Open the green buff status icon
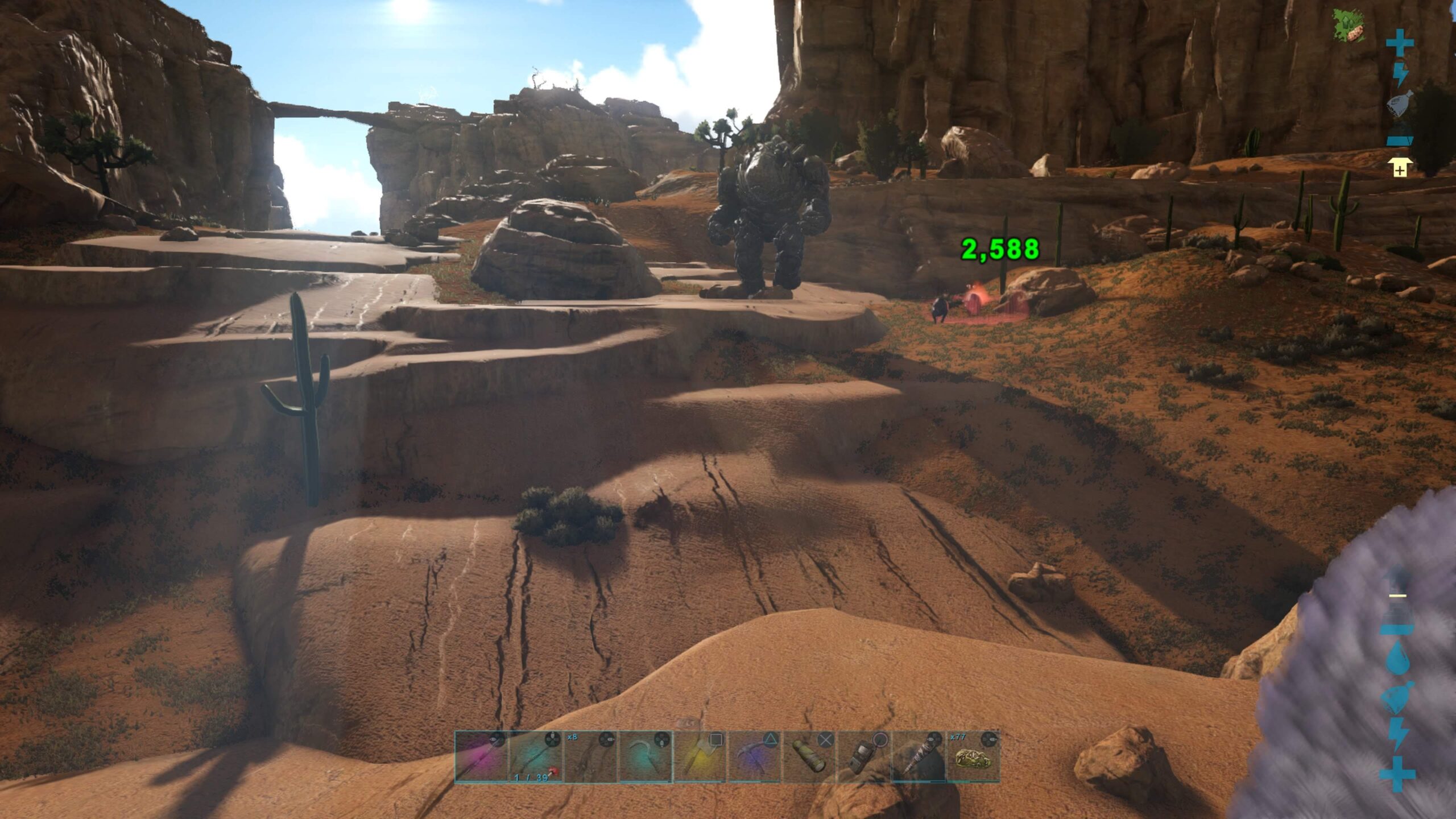 (1350, 26)
